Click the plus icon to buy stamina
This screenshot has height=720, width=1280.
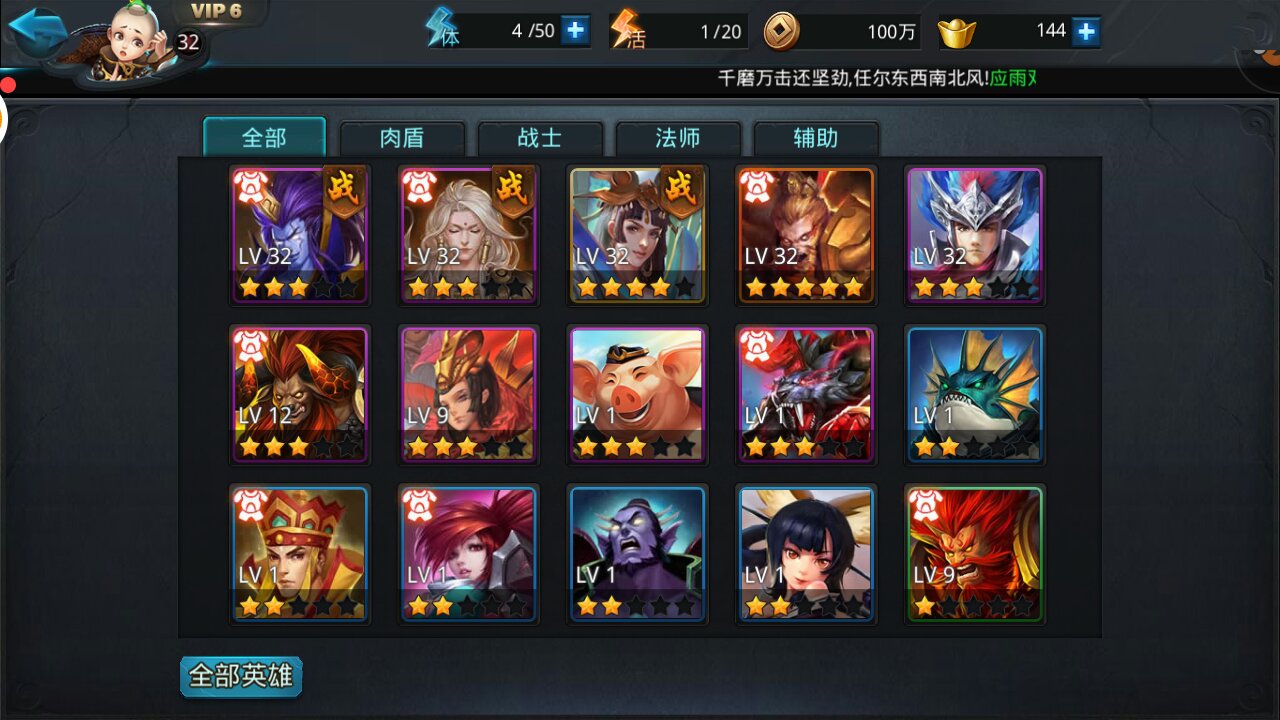pos(572,29)
